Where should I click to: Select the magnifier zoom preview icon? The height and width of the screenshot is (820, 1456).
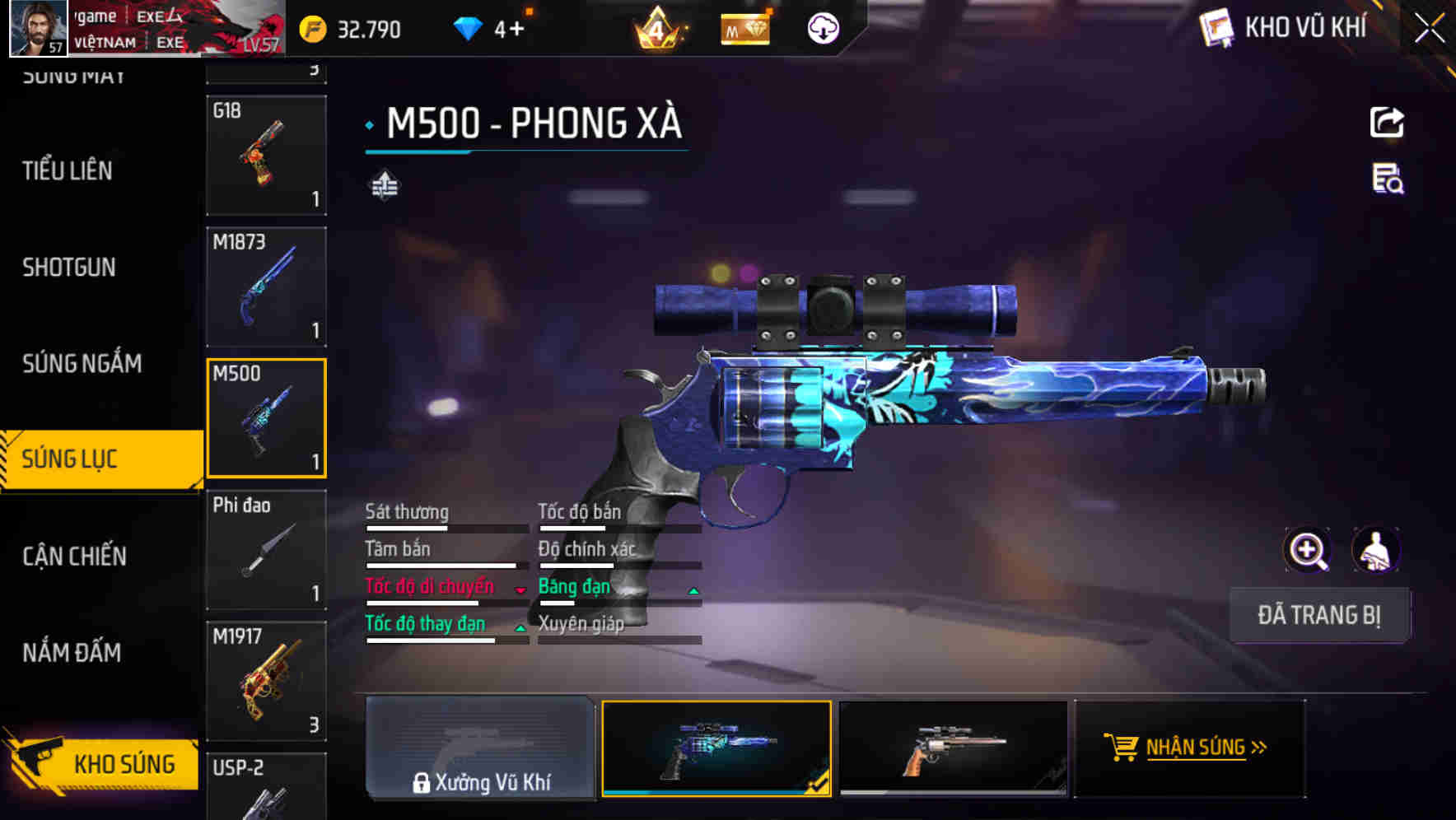[x=1308, y=550]
